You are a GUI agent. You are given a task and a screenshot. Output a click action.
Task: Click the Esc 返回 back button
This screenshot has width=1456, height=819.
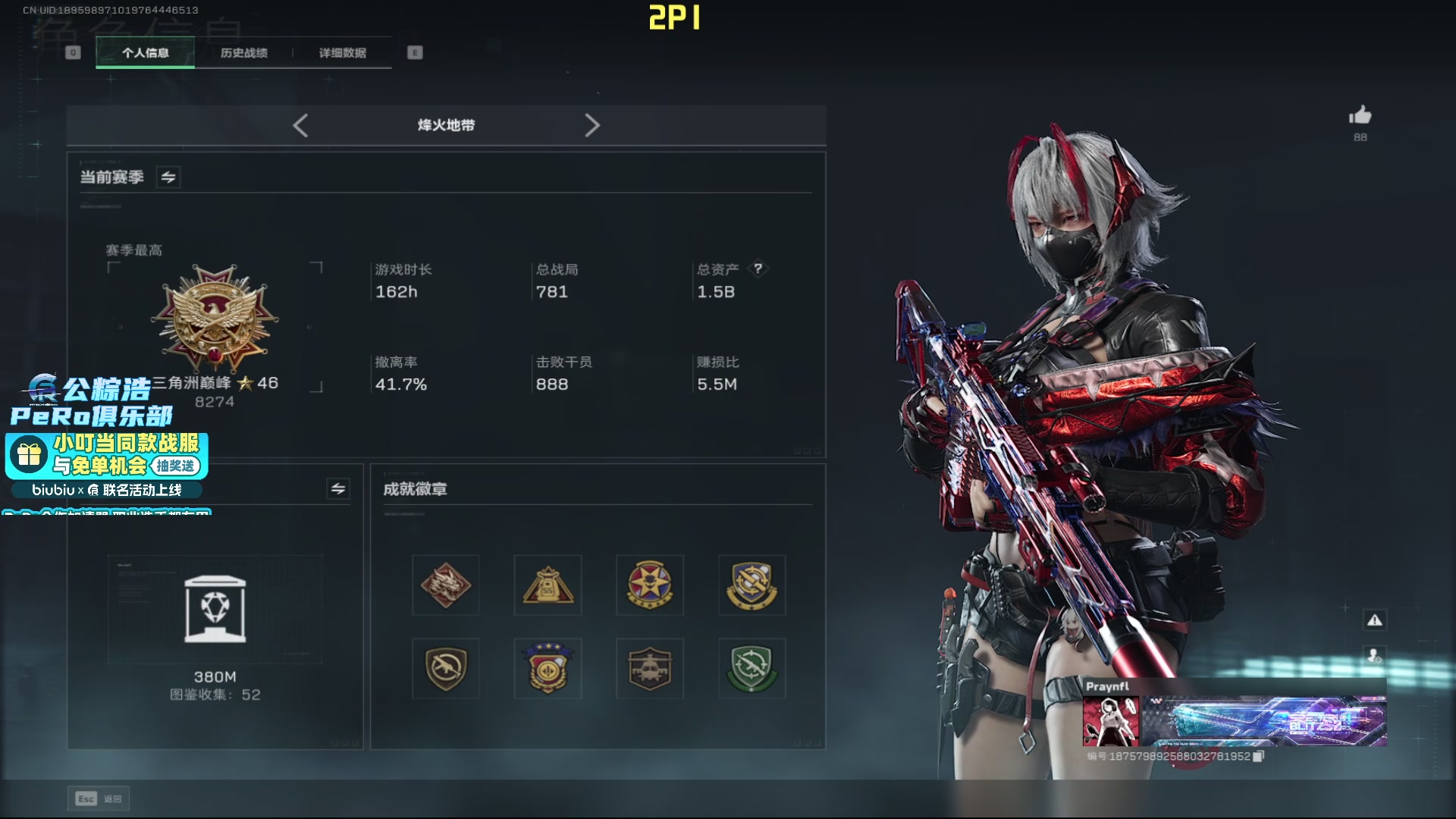tap(99, 799)
